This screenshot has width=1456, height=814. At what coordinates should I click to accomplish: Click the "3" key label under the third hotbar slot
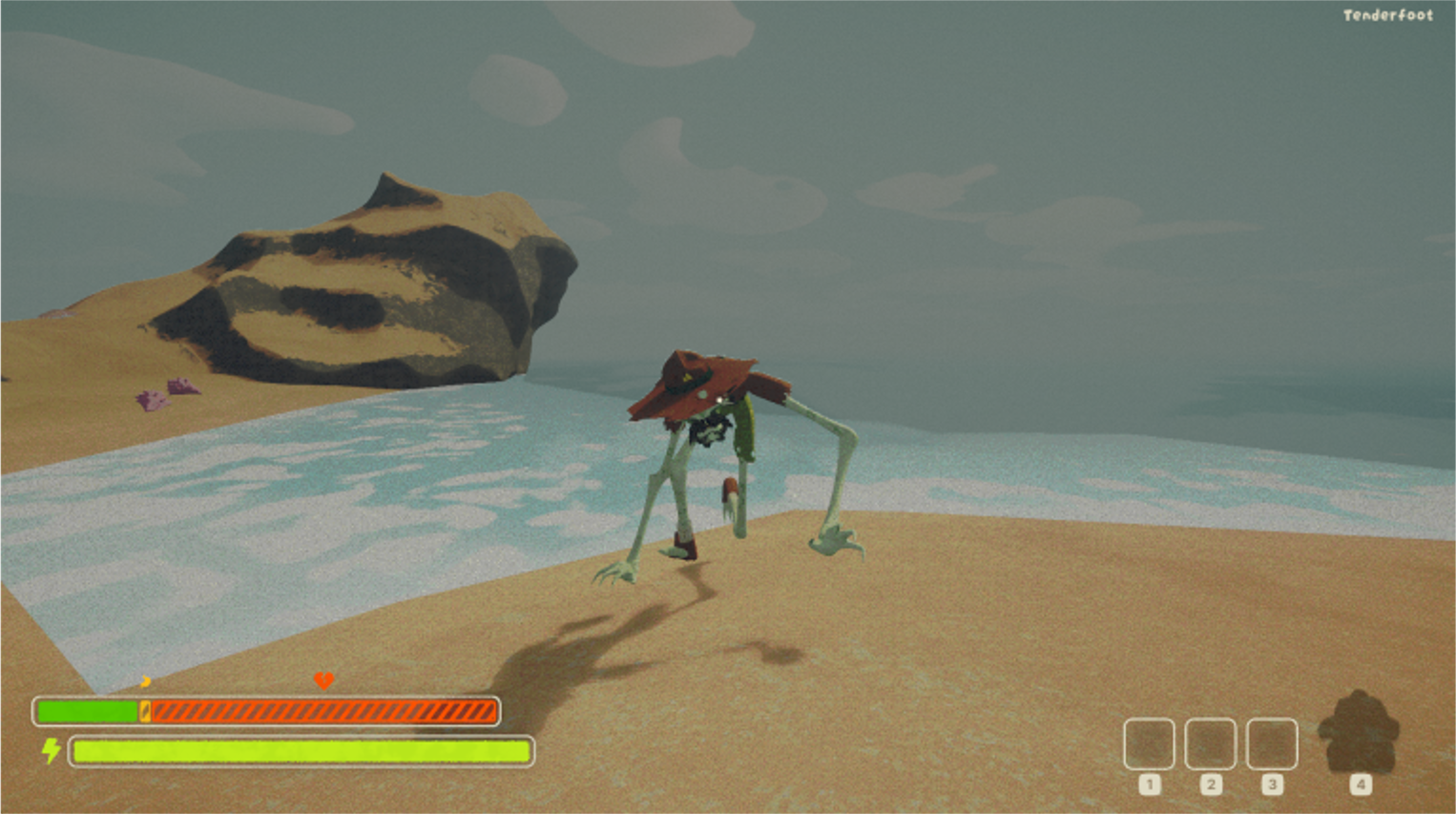click(1273, 784)
